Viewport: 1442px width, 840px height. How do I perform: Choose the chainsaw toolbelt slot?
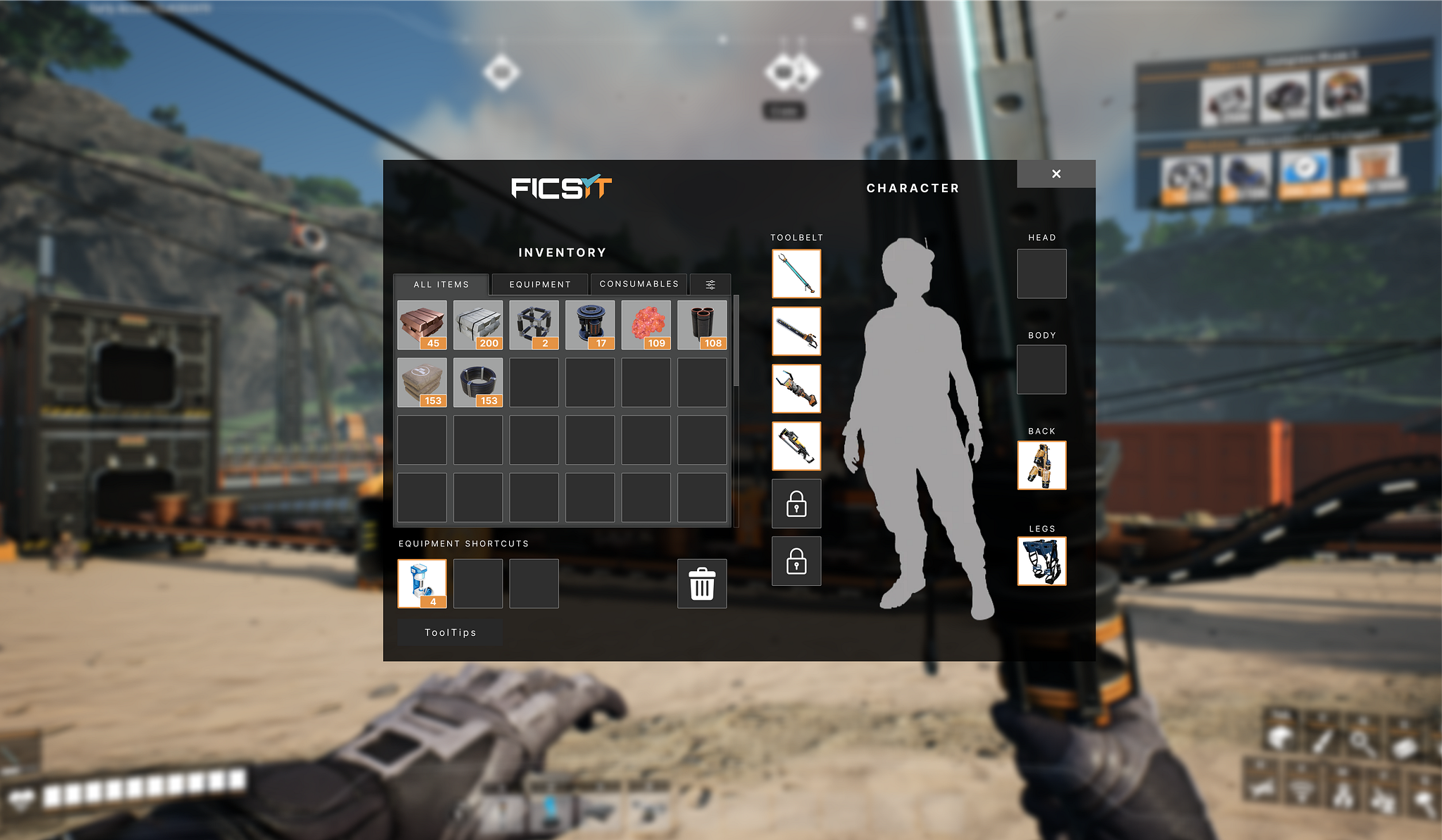796,331
